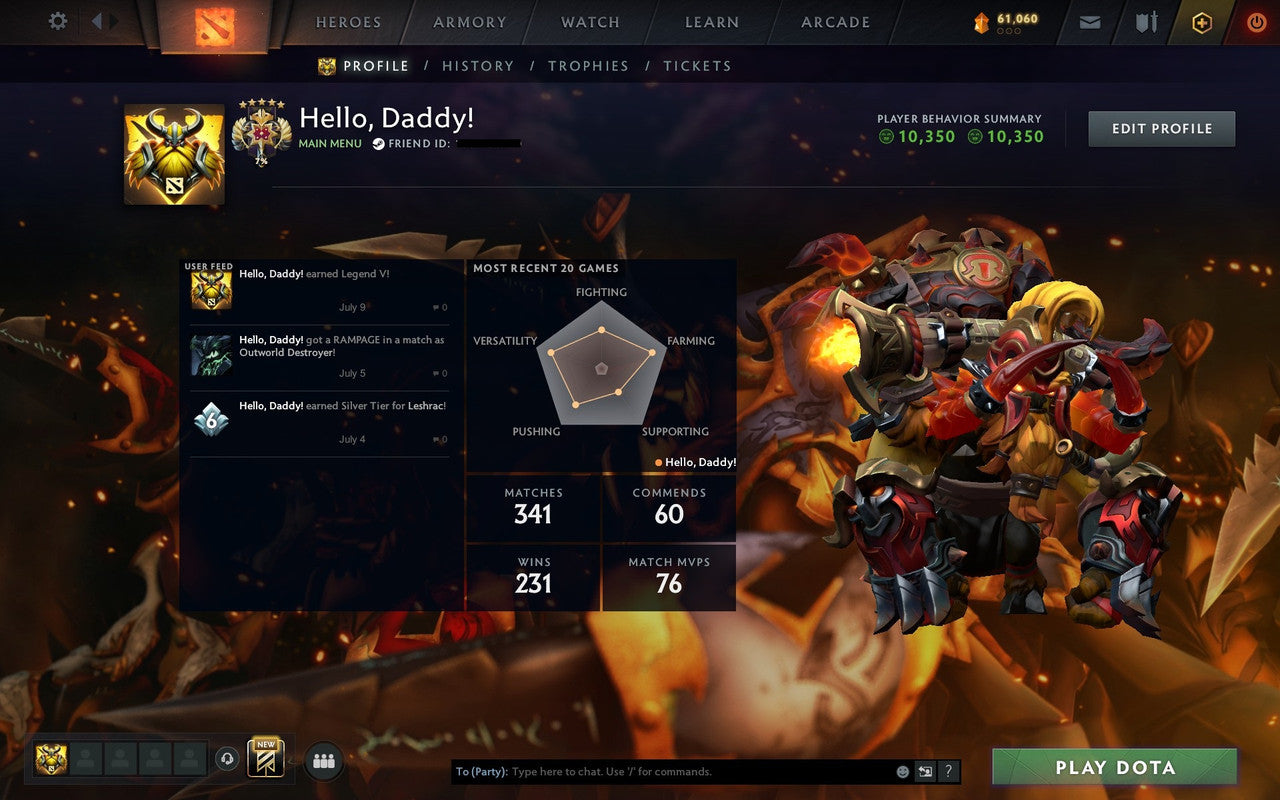The height and width of the screenshot is (800, 1280).
Task: Open the friends list people icon
Action: pyautogui.click(x=323, y=759)
